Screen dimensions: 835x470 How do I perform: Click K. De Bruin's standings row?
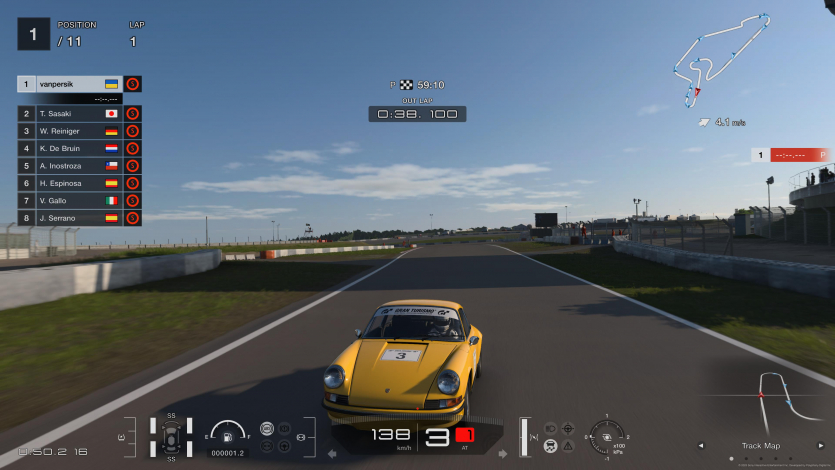(x=70, y=148)
